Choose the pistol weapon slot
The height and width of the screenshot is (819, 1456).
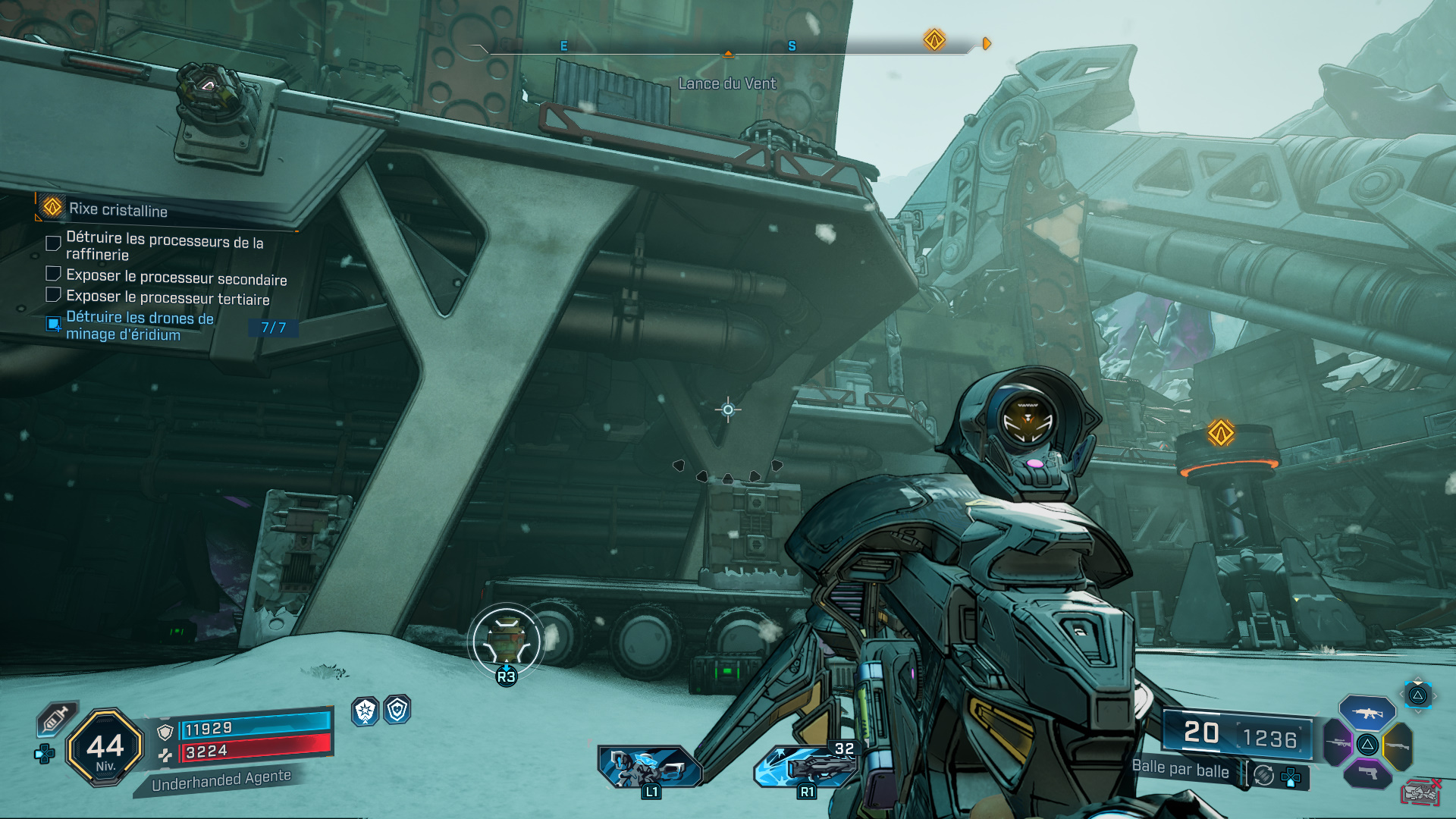(1367, 773)
